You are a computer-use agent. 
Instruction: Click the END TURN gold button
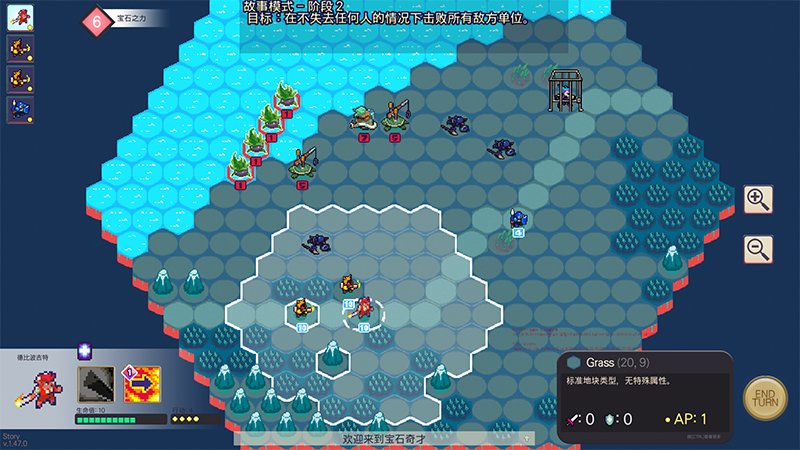click(x=766, y=397)
